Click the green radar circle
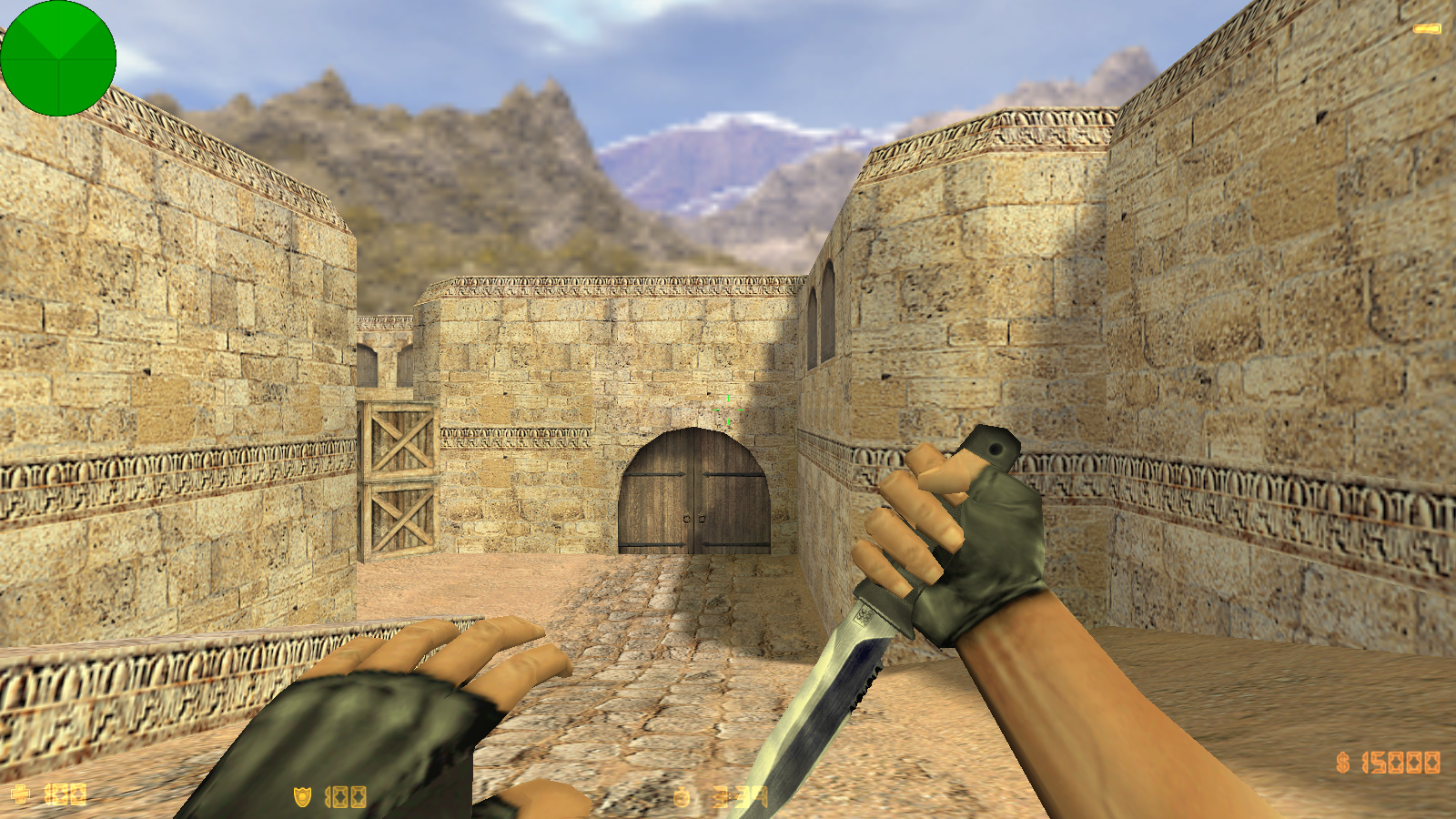The height and width of the screenshot is (819, 1456). click(x=59, y=57)
